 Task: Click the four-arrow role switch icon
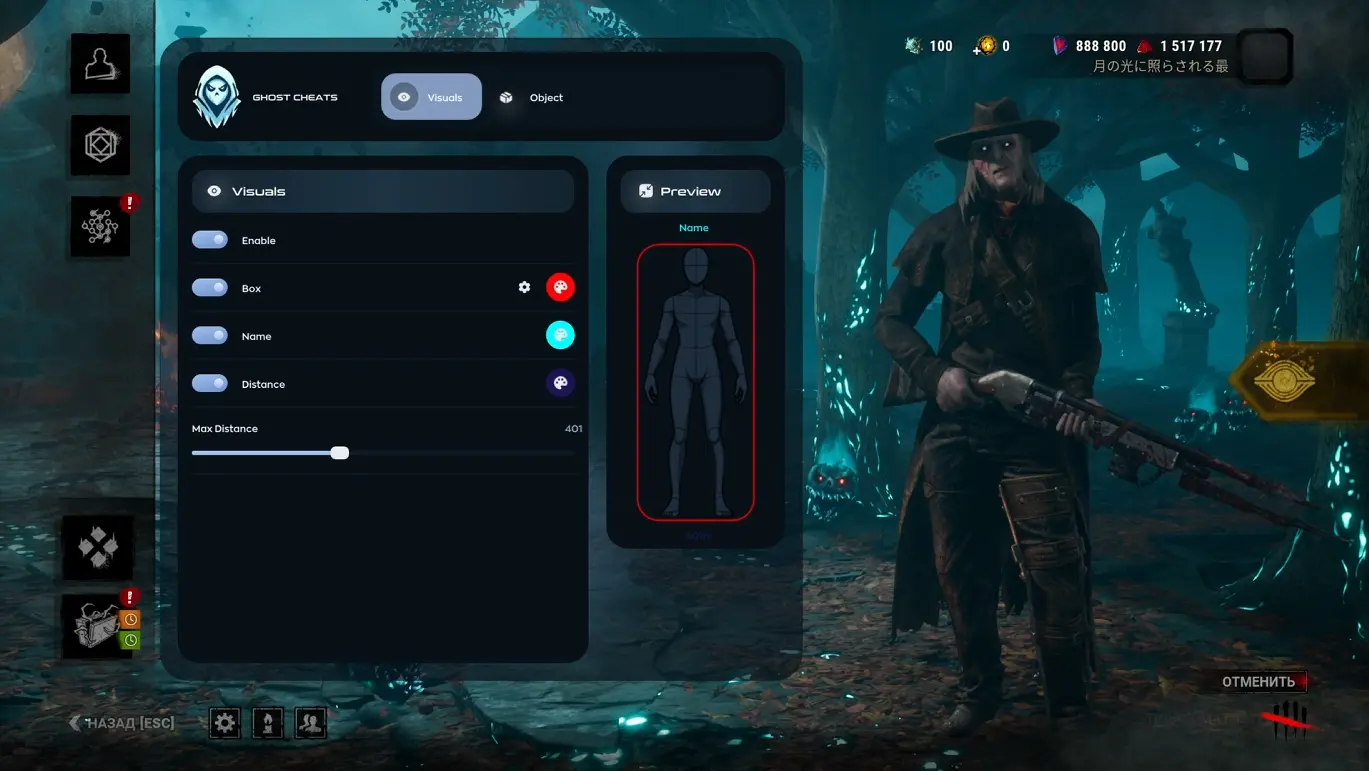pos(98,547)
